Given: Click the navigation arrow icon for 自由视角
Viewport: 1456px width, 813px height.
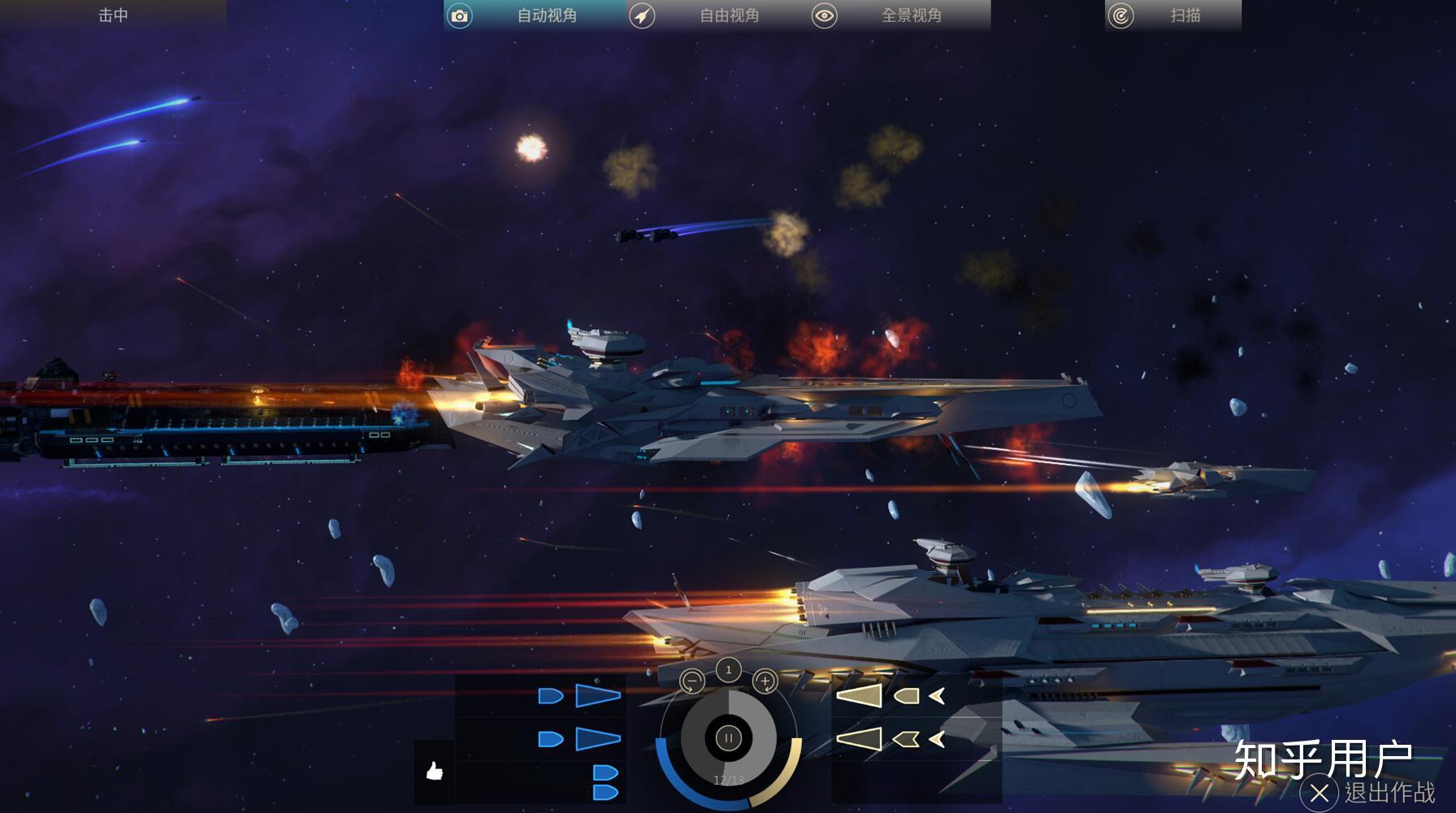Looking at the screenshot, I should pos(643,15).
